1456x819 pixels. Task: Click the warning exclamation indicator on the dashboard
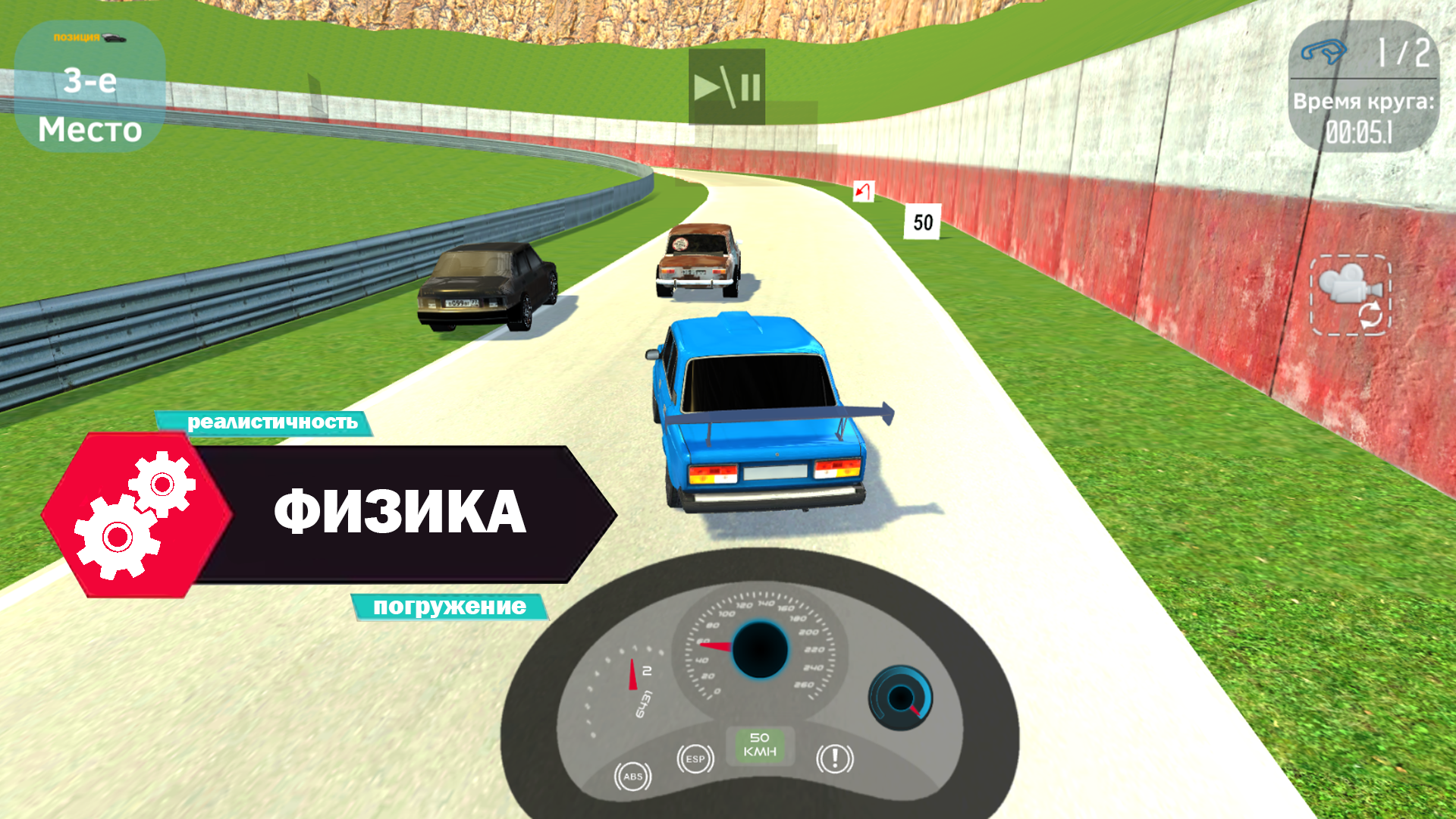(x=836, y=760)
